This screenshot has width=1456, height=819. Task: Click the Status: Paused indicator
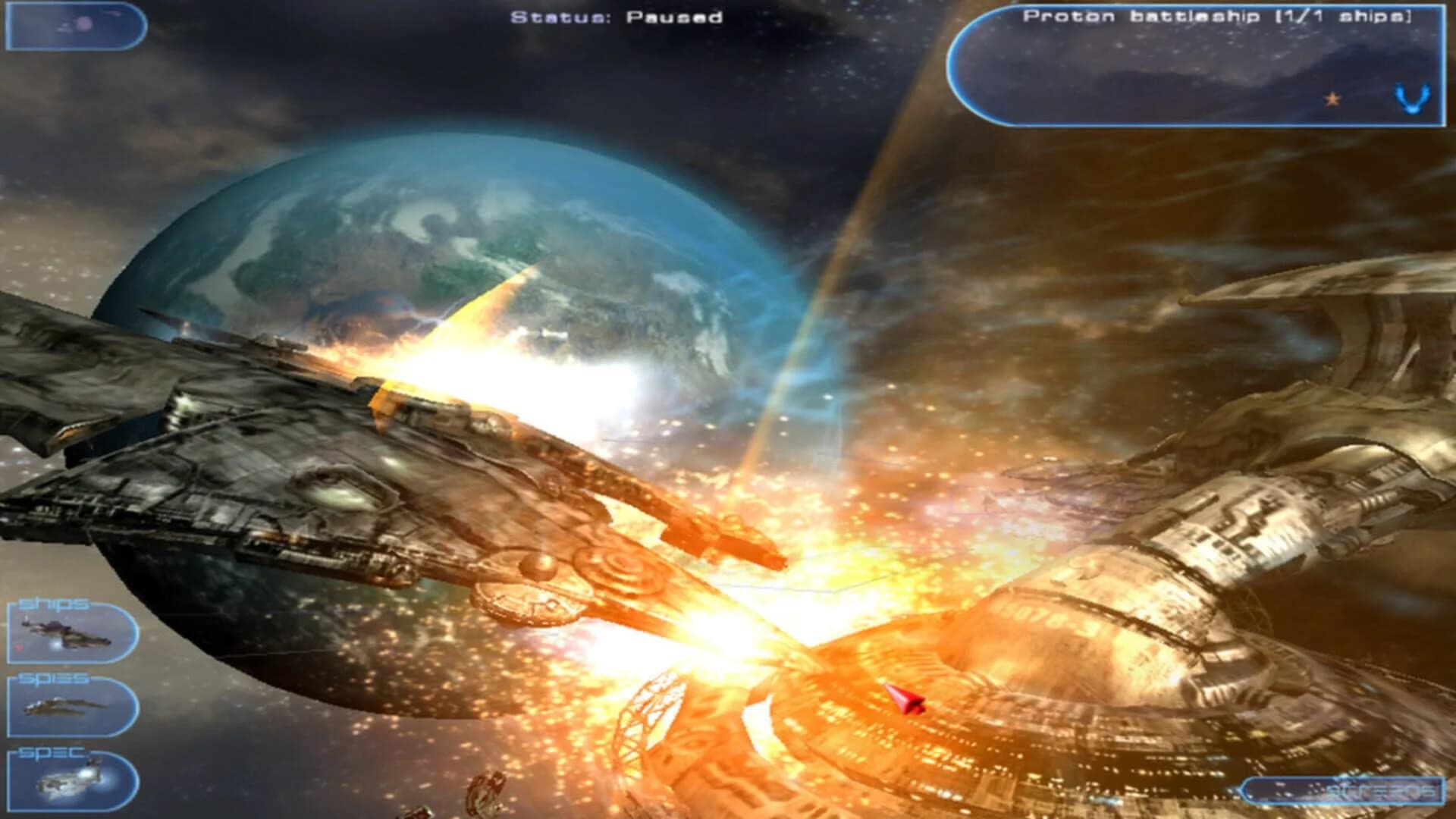614,17
